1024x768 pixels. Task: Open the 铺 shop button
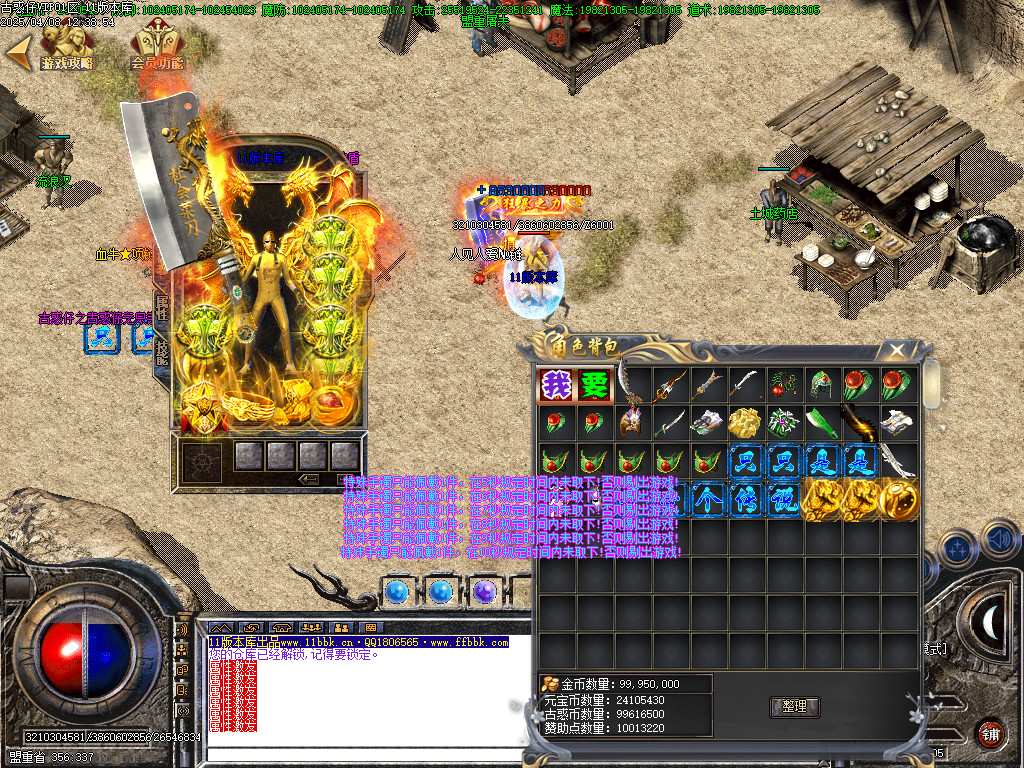(990, 732)
